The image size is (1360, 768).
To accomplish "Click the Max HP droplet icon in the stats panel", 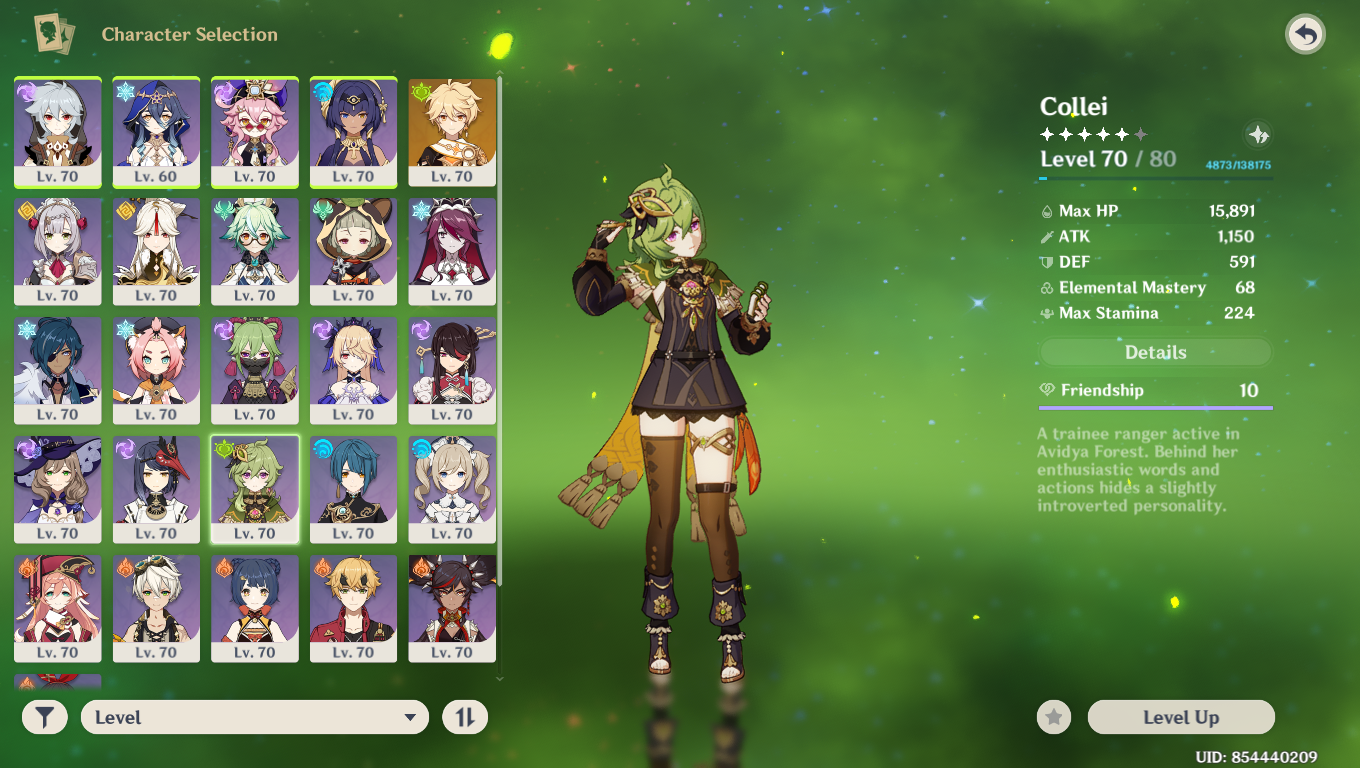I will [x=1045, y=212].
